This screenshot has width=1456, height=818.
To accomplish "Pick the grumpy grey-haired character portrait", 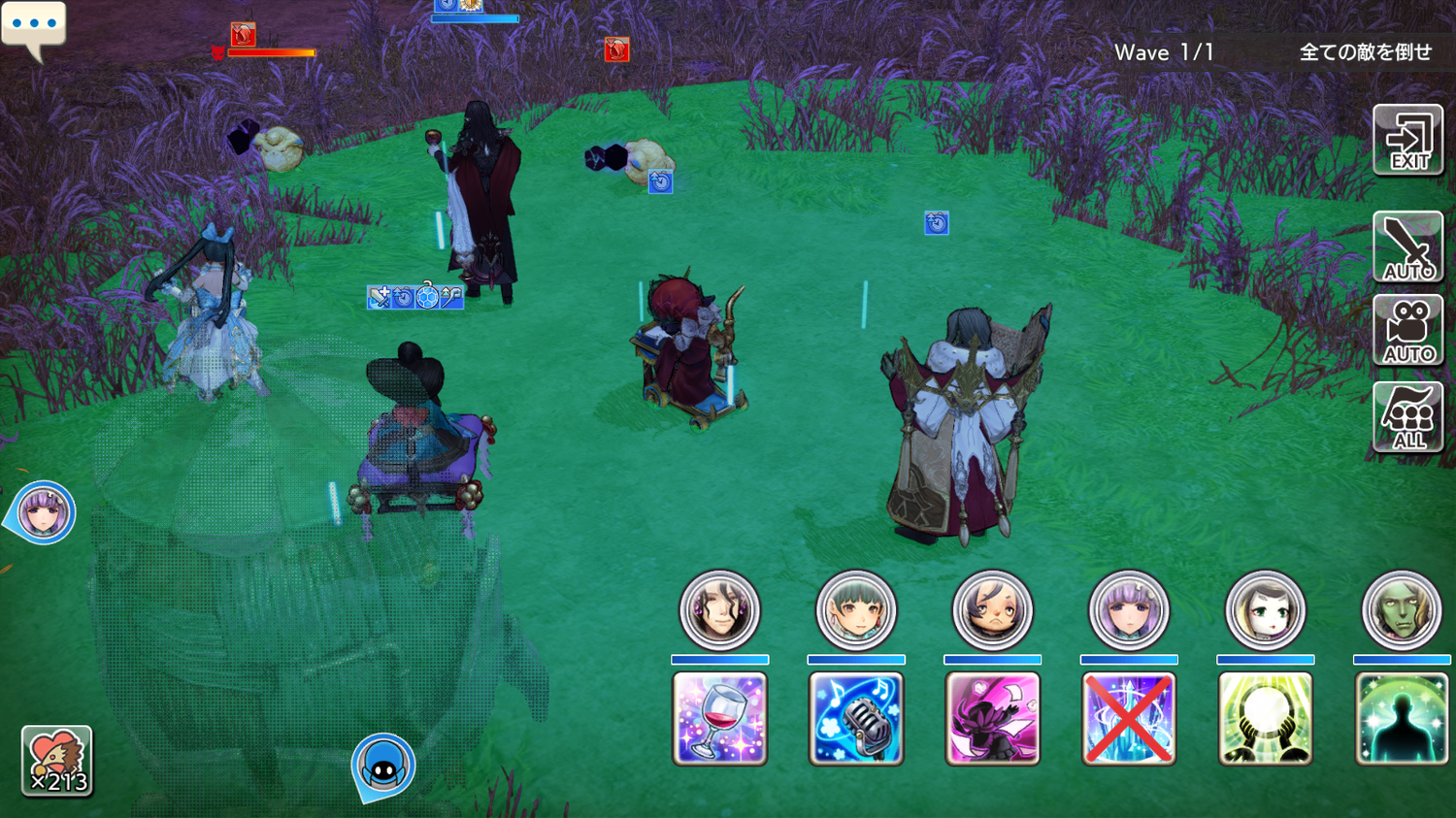I will 992,610.
